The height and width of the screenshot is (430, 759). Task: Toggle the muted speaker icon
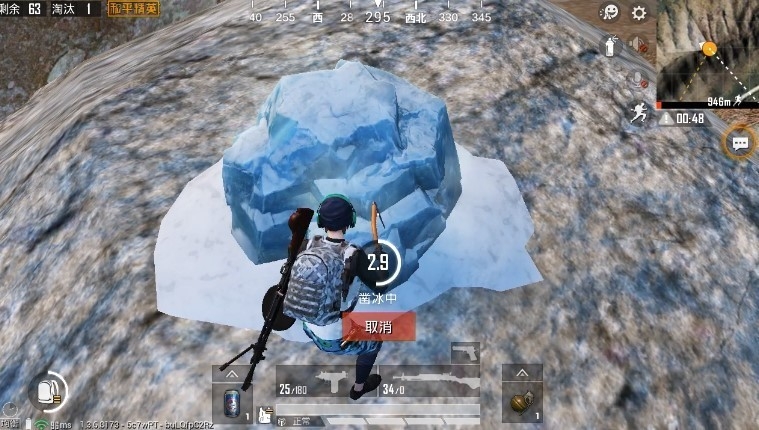coord(637,46)
